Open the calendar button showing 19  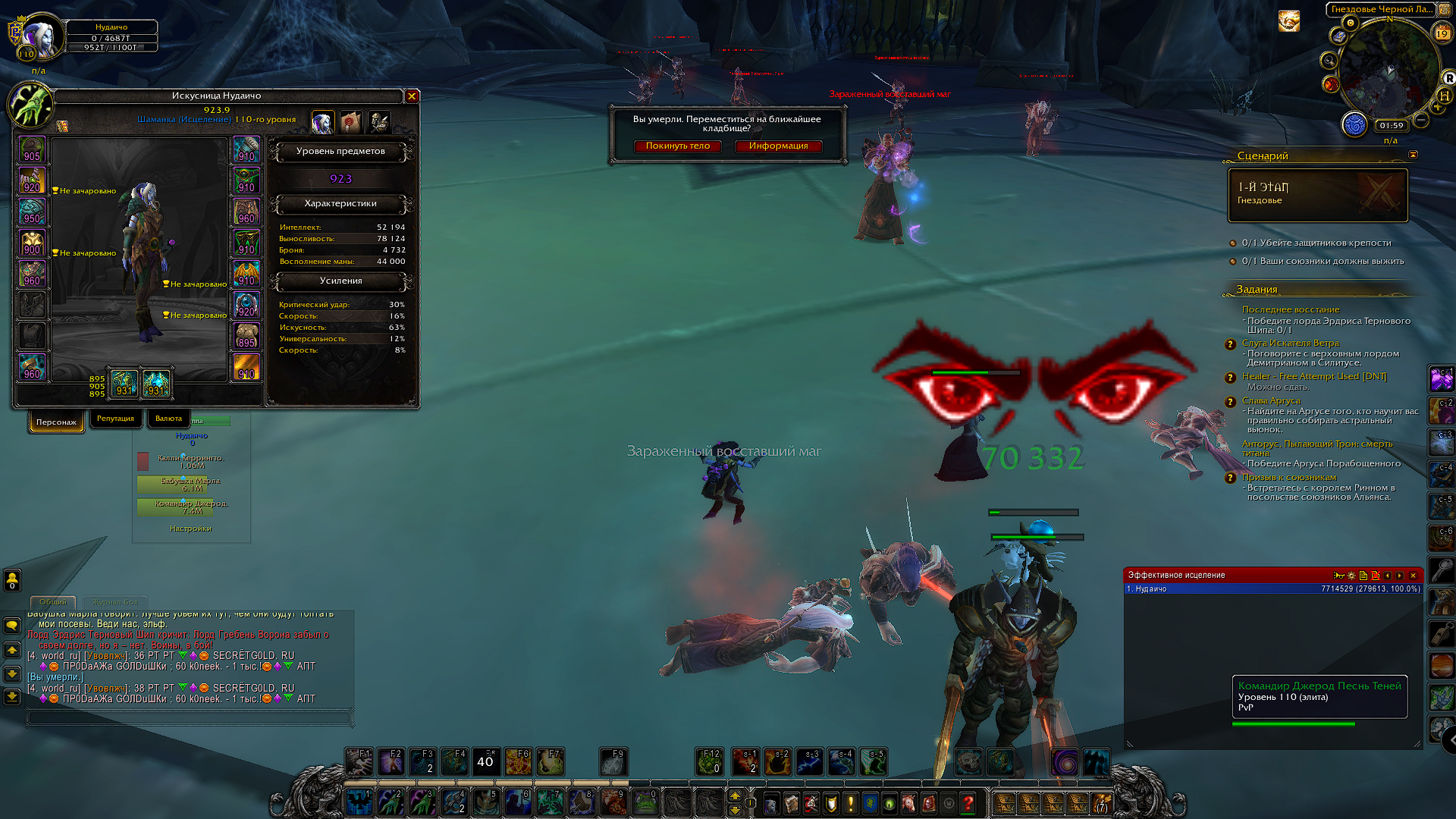[x=1442, y=33]
